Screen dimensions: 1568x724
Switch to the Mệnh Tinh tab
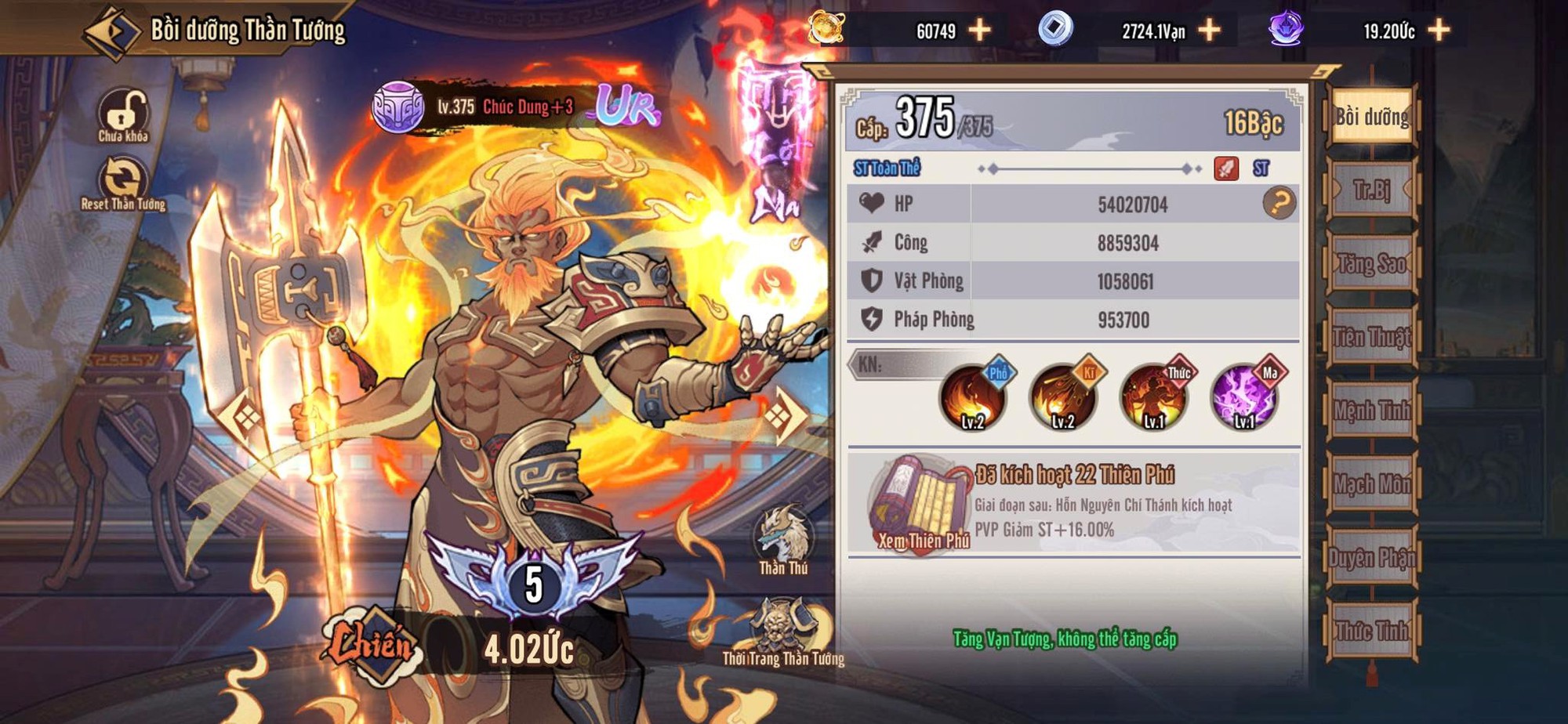1372,410
